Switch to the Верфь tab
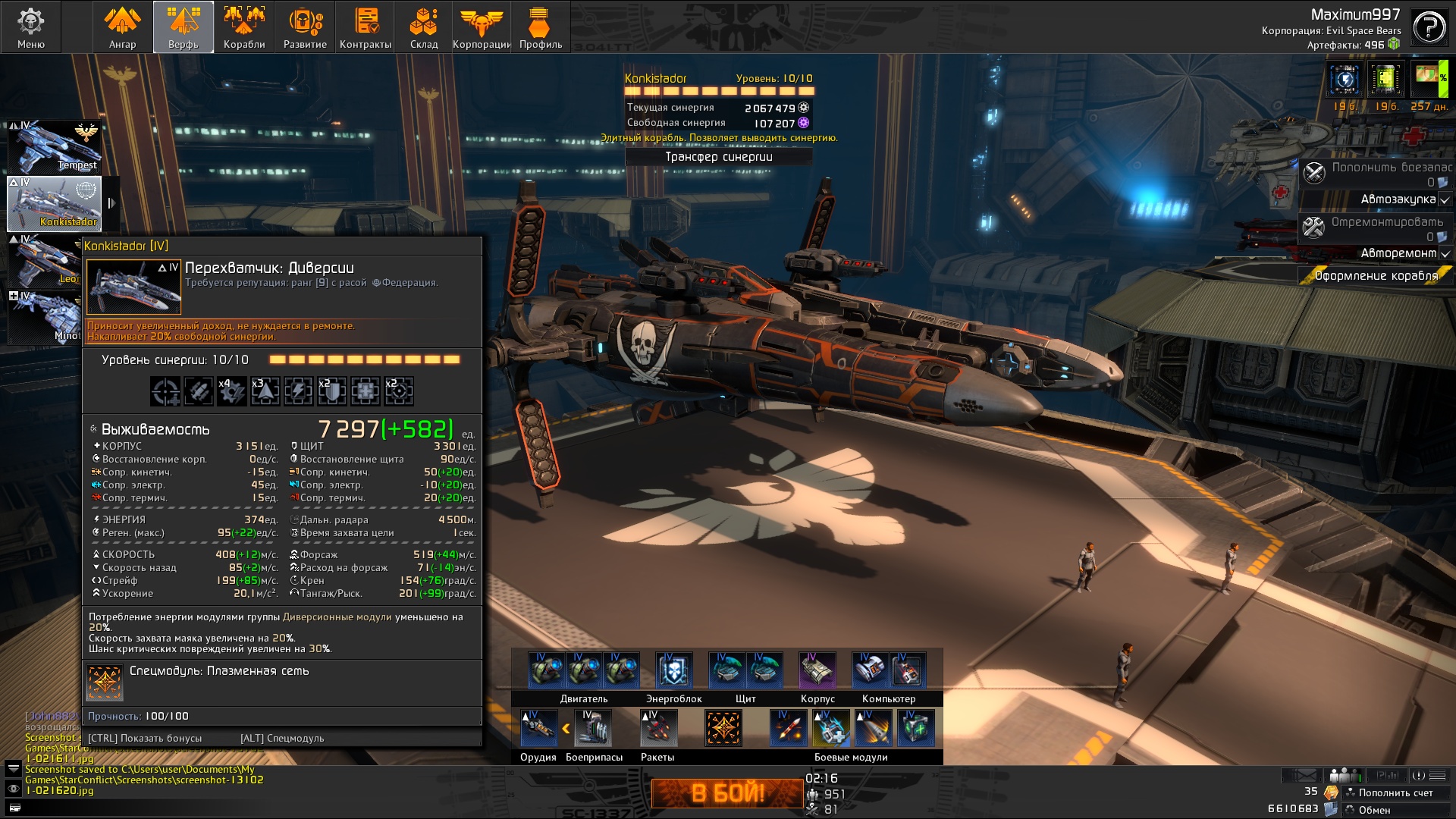 184,27
